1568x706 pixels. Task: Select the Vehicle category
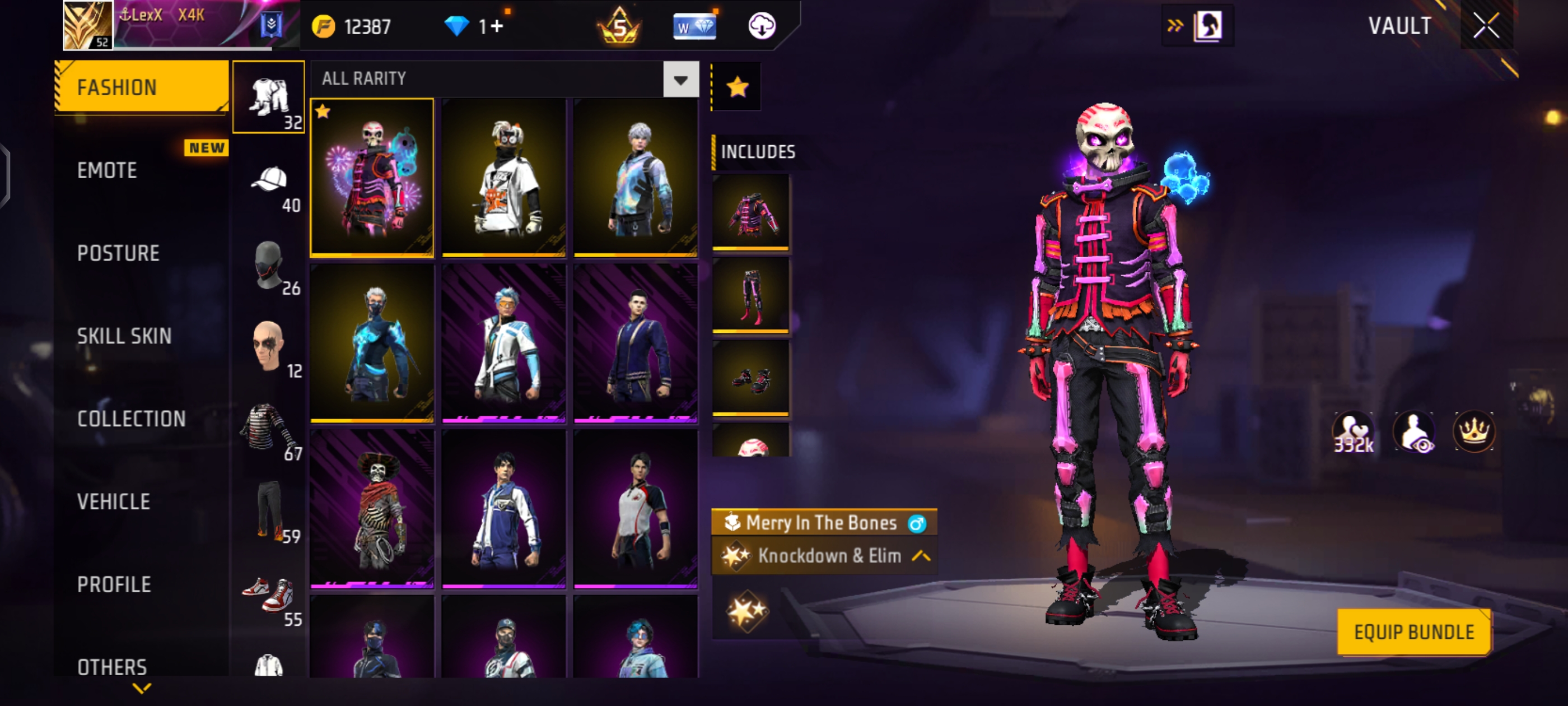pyautogui.click(x=114, y=502)
